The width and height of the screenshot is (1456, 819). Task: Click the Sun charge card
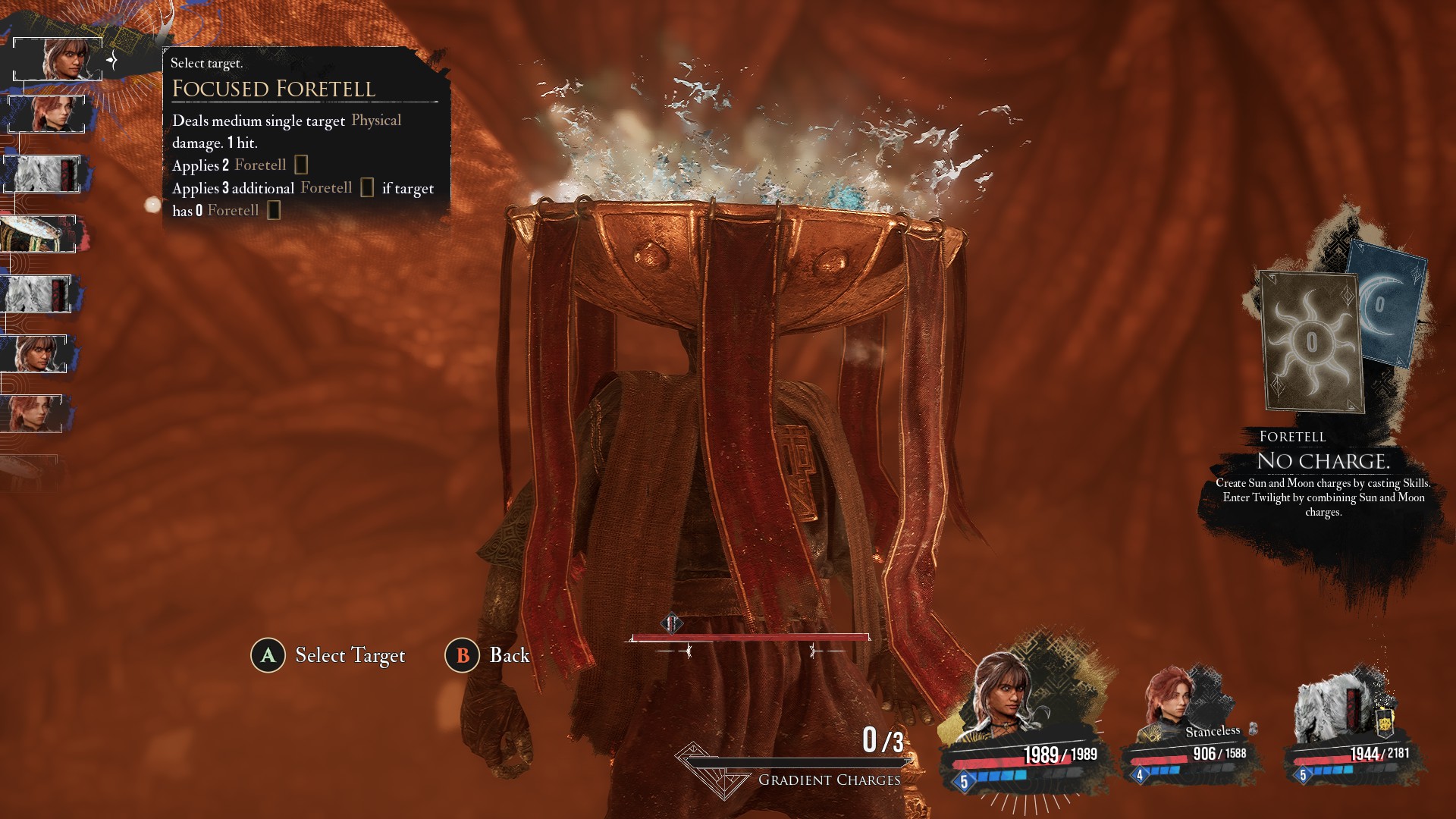click(1311, 340)
